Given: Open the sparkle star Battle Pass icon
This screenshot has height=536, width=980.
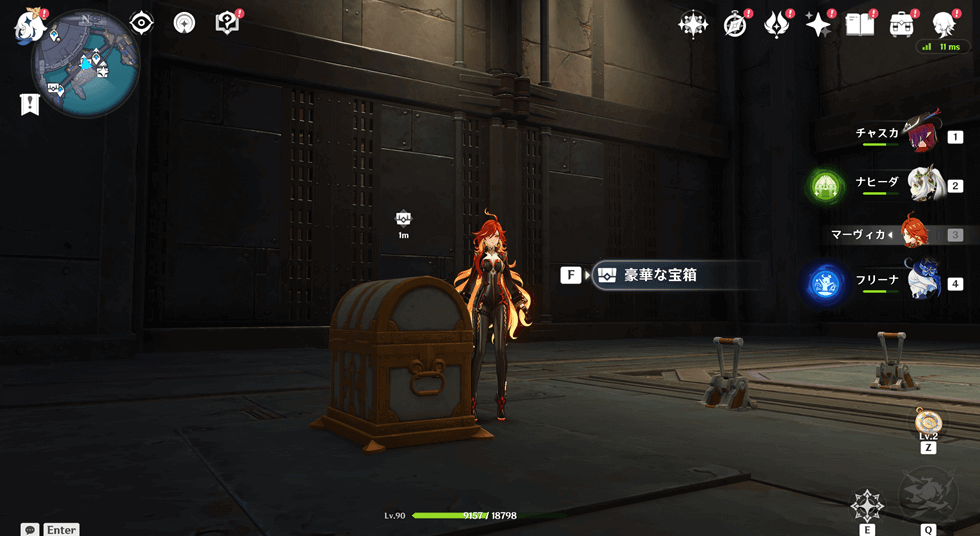Looking at the screenshot, I should [819, 25].
